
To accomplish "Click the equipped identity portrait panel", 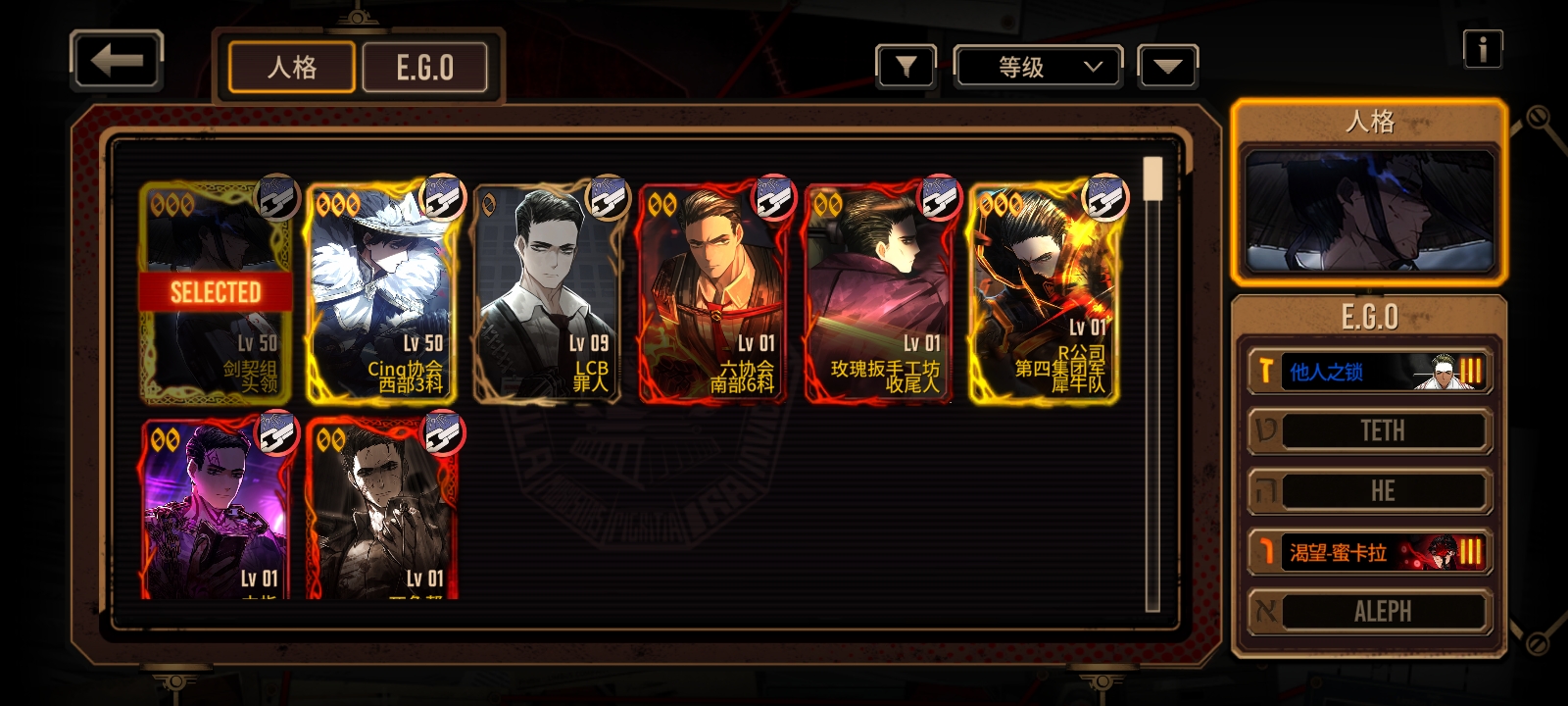I will click(1369, 211).
